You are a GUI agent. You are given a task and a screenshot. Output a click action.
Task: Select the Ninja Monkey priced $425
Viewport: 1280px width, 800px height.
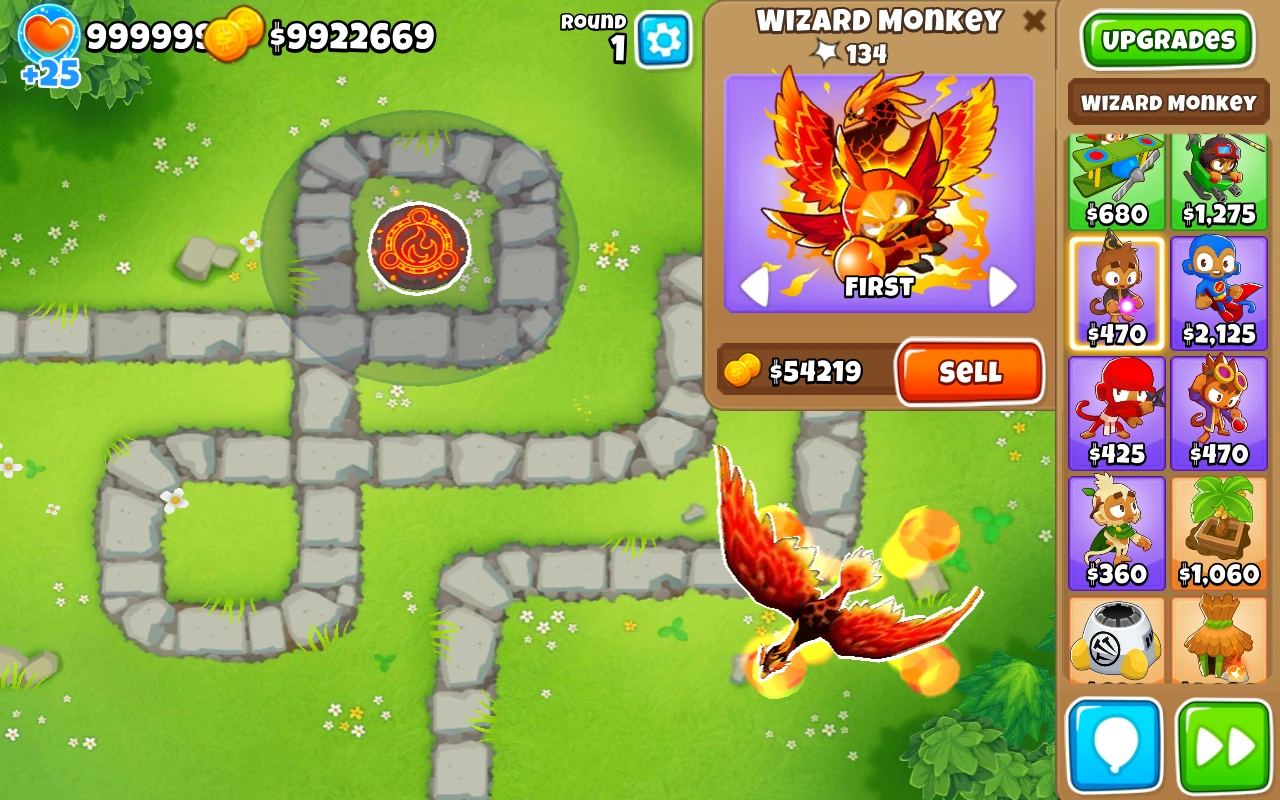pyautogui.click(x=1115, y=412)
